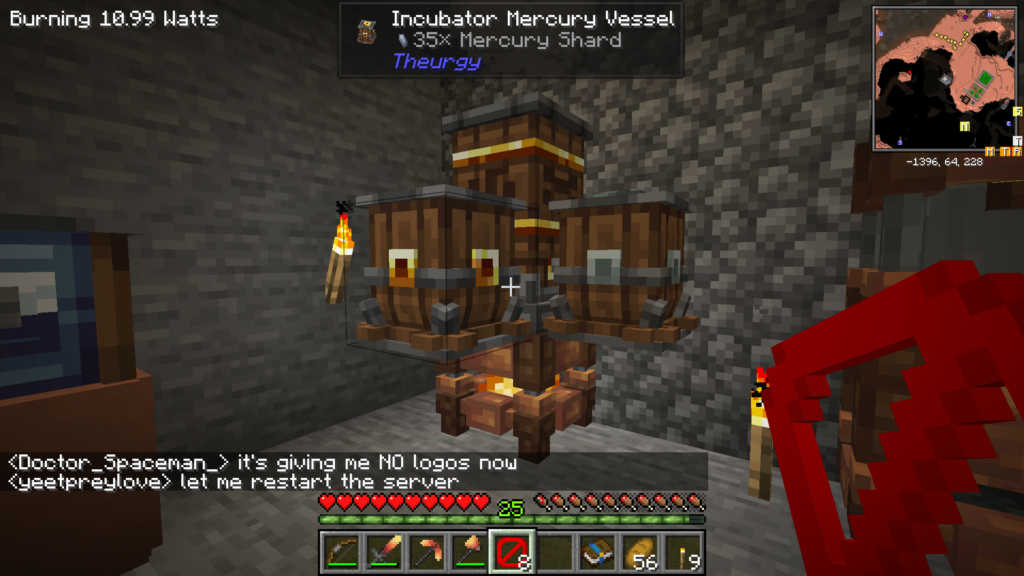Select the shovel hotbar slot

click(468, 552)
